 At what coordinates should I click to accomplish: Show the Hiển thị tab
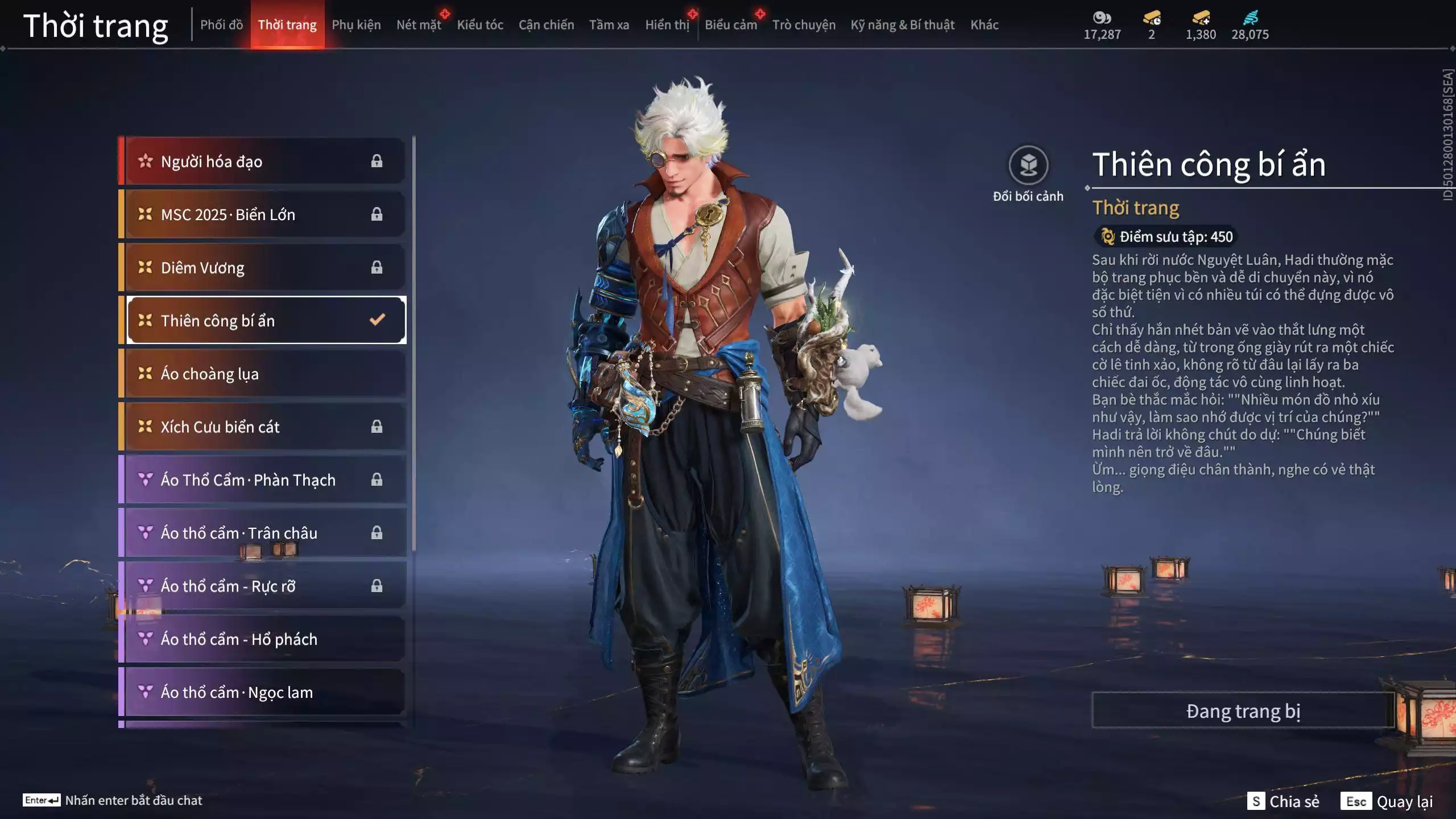click(x=667, y=25)
